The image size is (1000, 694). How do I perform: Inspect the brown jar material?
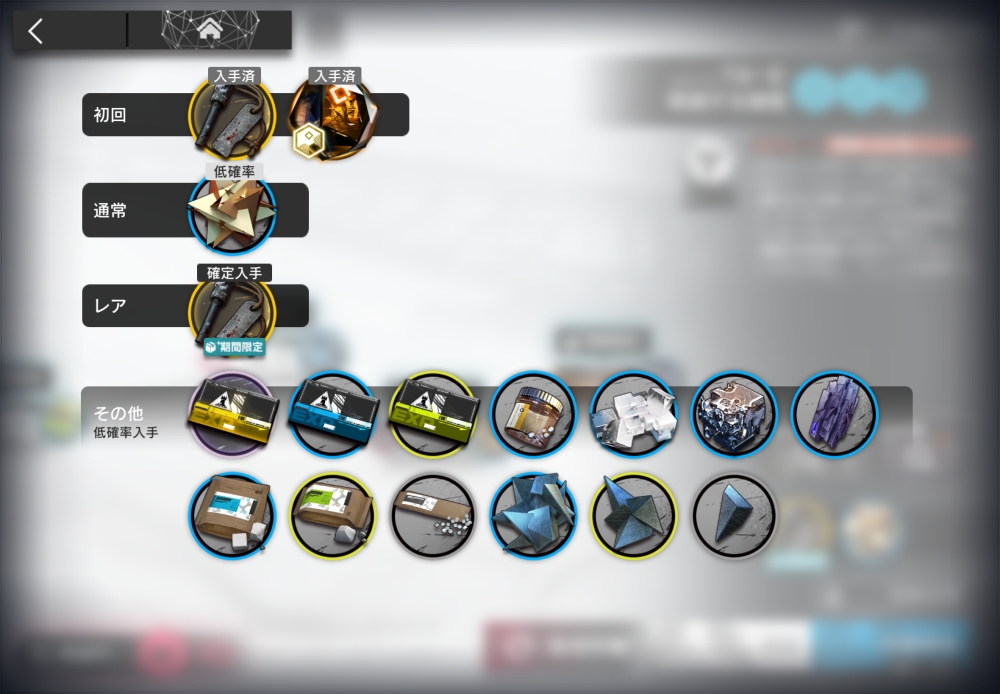point(533,414)
